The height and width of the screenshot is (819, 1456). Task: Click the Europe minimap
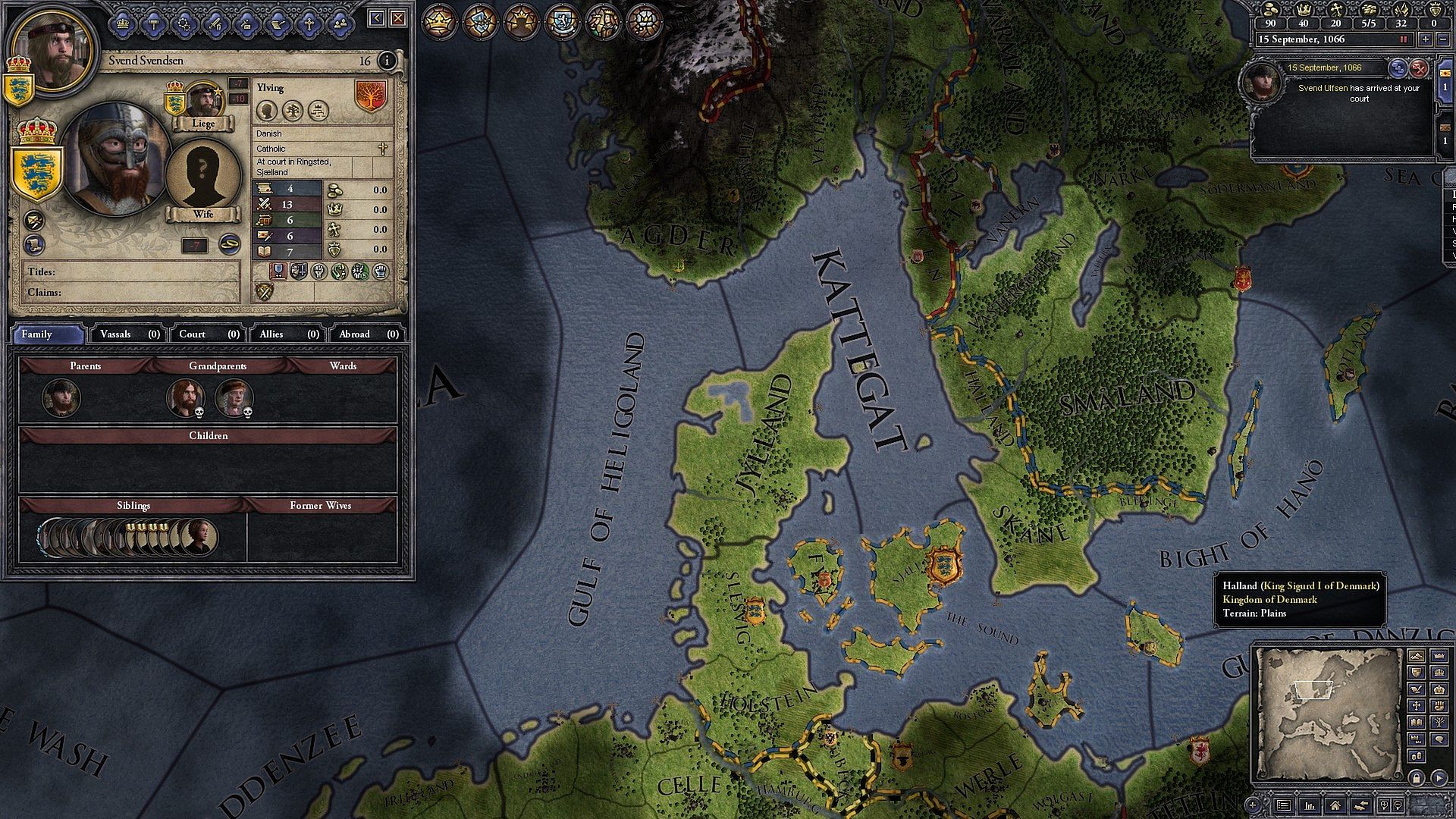pos(1329,713)
